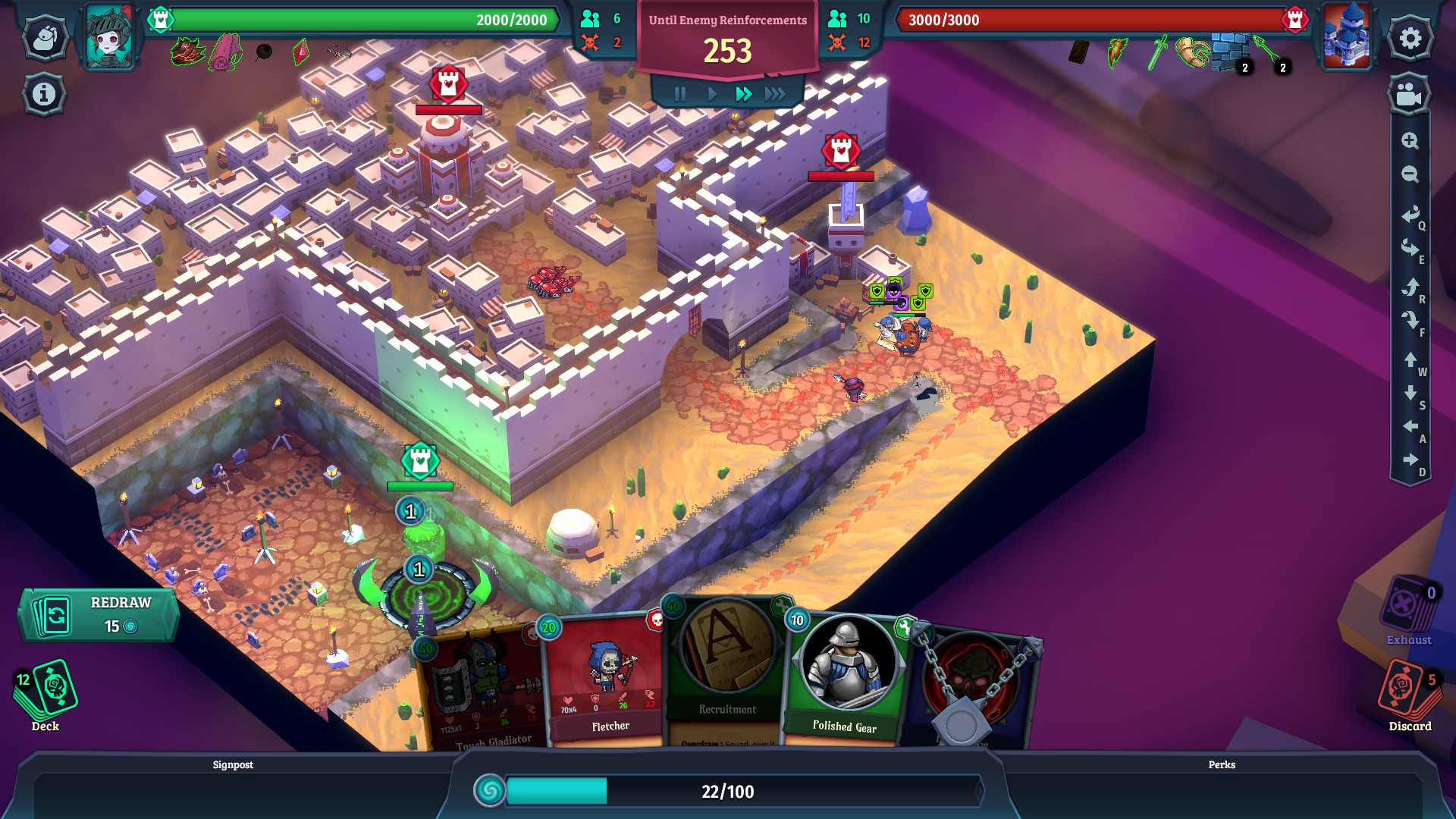
Task: Set game speed to normal play
Action: point(712,94)
